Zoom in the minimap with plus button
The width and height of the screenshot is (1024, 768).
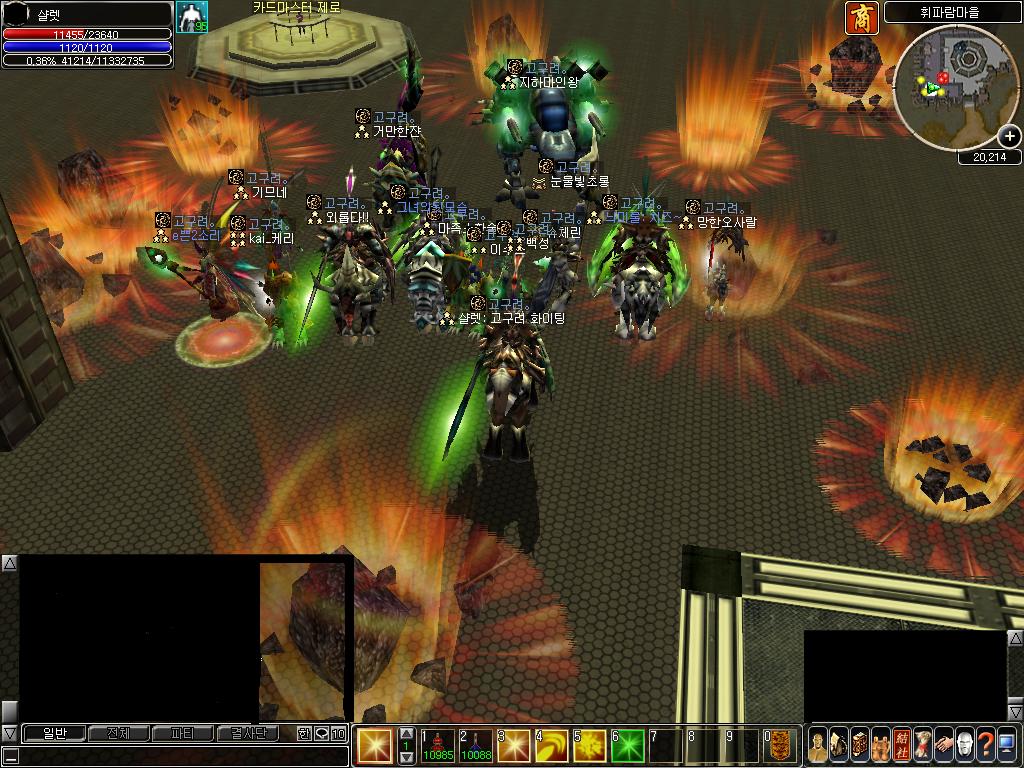tap(1009, 137)
